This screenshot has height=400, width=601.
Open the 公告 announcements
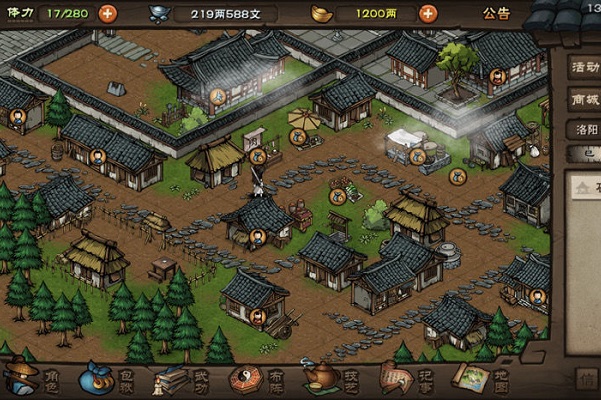pyautogui.click(x=496, y=13)
